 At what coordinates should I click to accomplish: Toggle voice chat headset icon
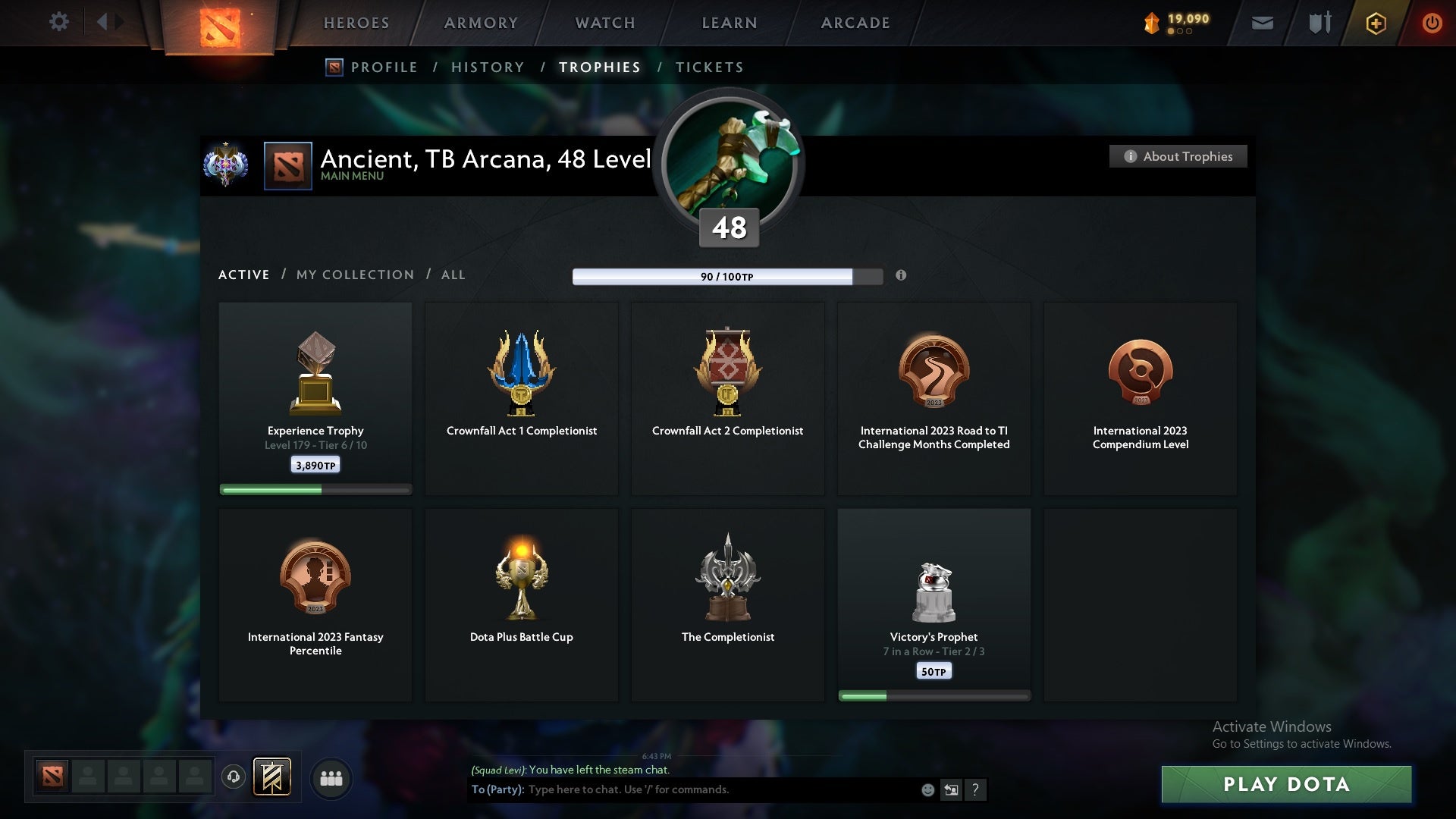[x=233, y=777]
